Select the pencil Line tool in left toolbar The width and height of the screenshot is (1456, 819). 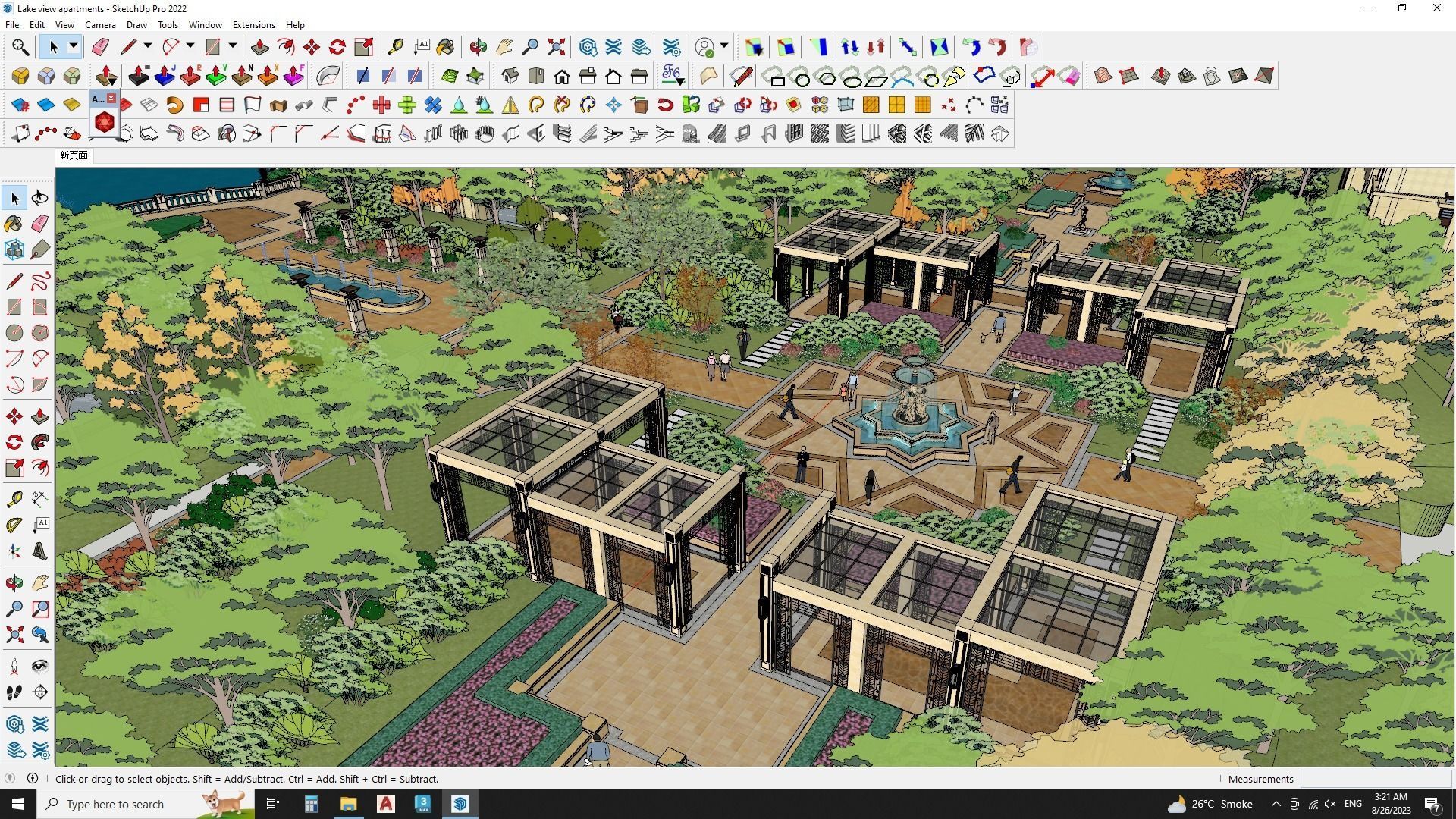(x=14, y=281)
